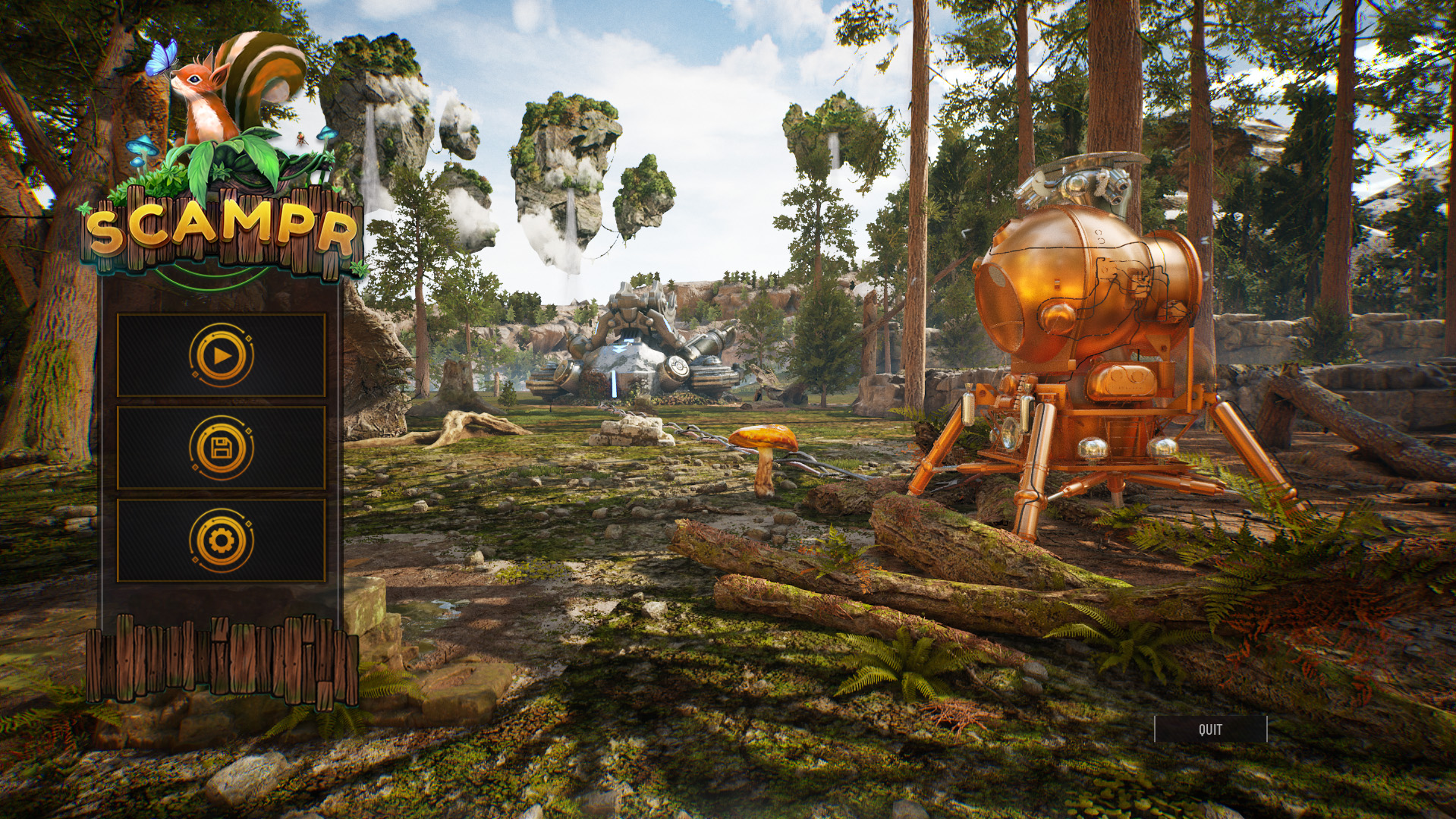Open saved games via the floppy disk button
The height and width of the screenshot is (819, 1456).
click(x=221, y=448)
